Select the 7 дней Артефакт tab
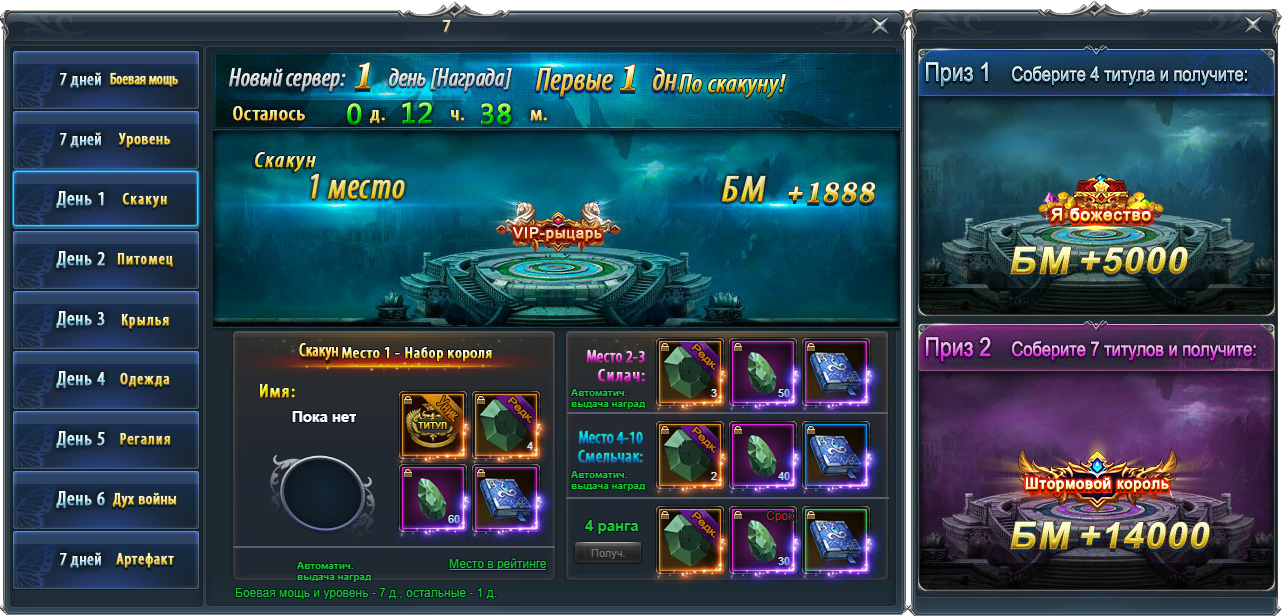Image resolution: width=1282 pixels, height=616 pixels. pos(105,560)
